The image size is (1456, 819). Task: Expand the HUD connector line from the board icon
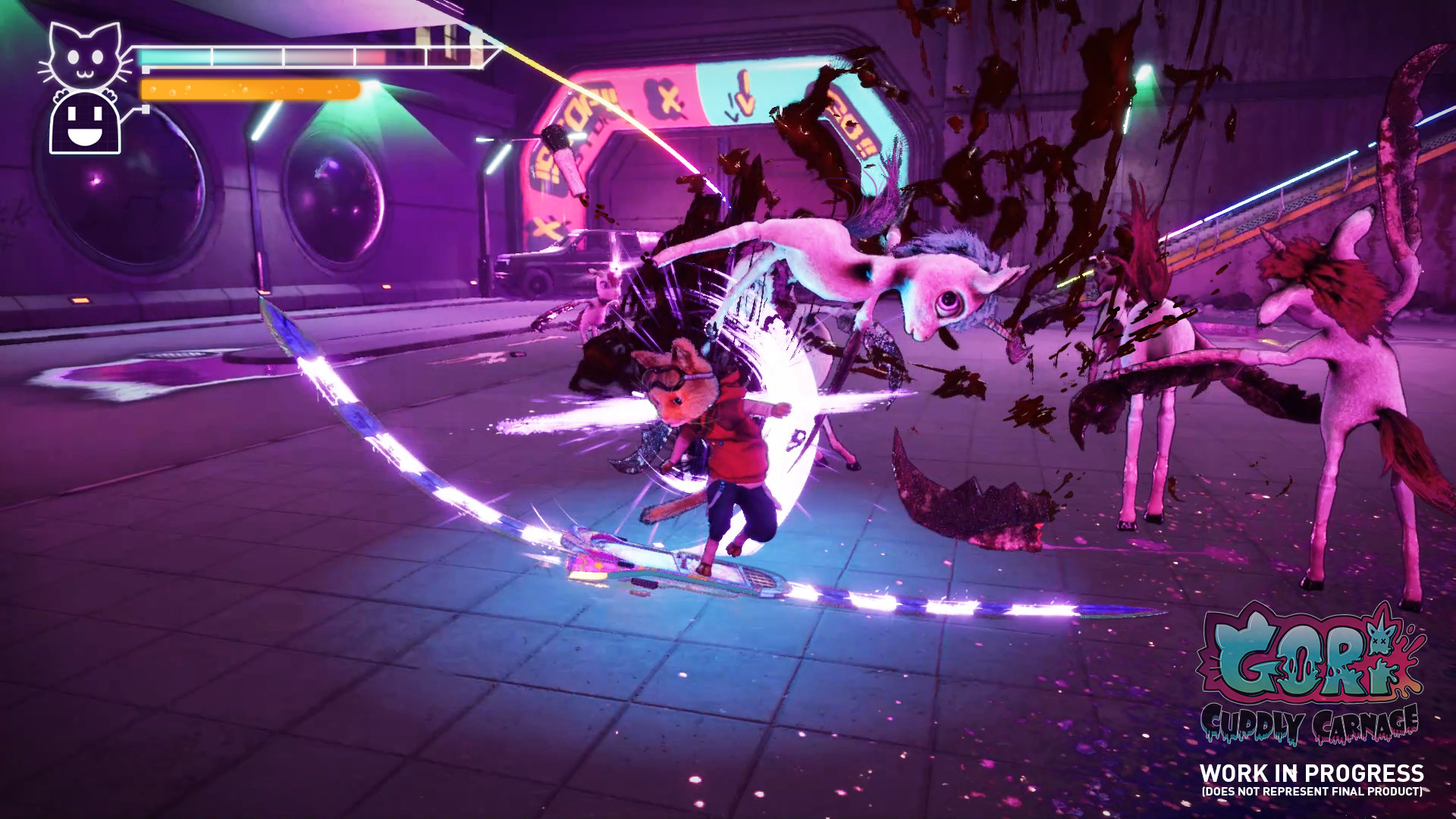pyautogui.click(x=138, y=109)
